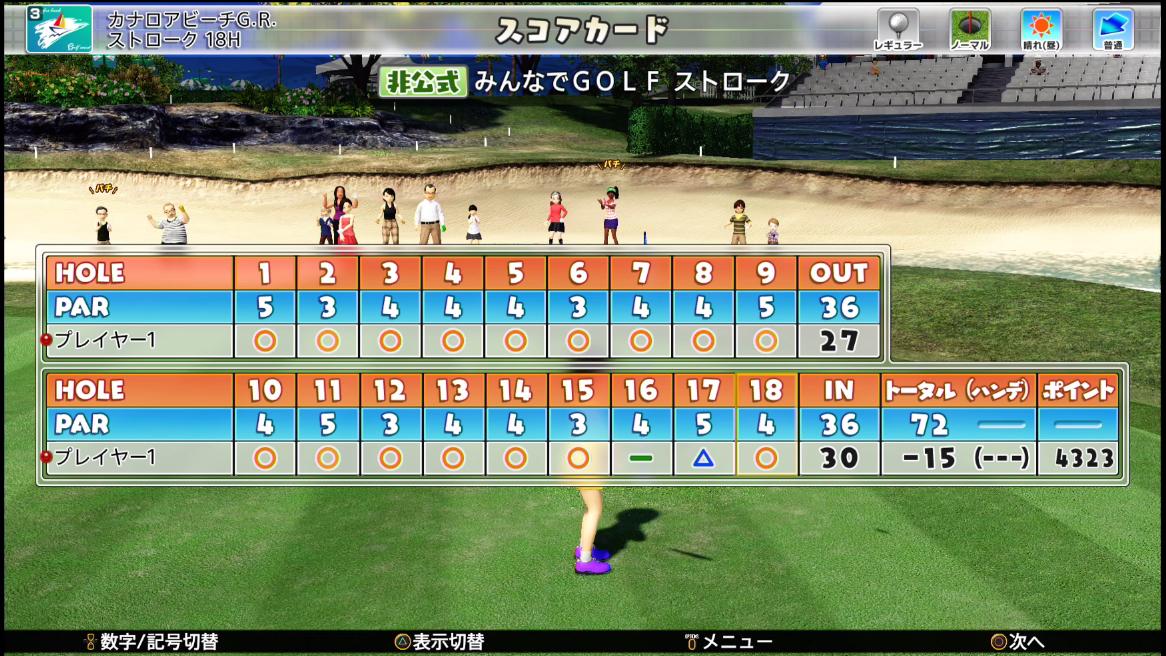
Task: Click the カナロアビーチG.R. course logo
Action: click(x=59, y=29)
